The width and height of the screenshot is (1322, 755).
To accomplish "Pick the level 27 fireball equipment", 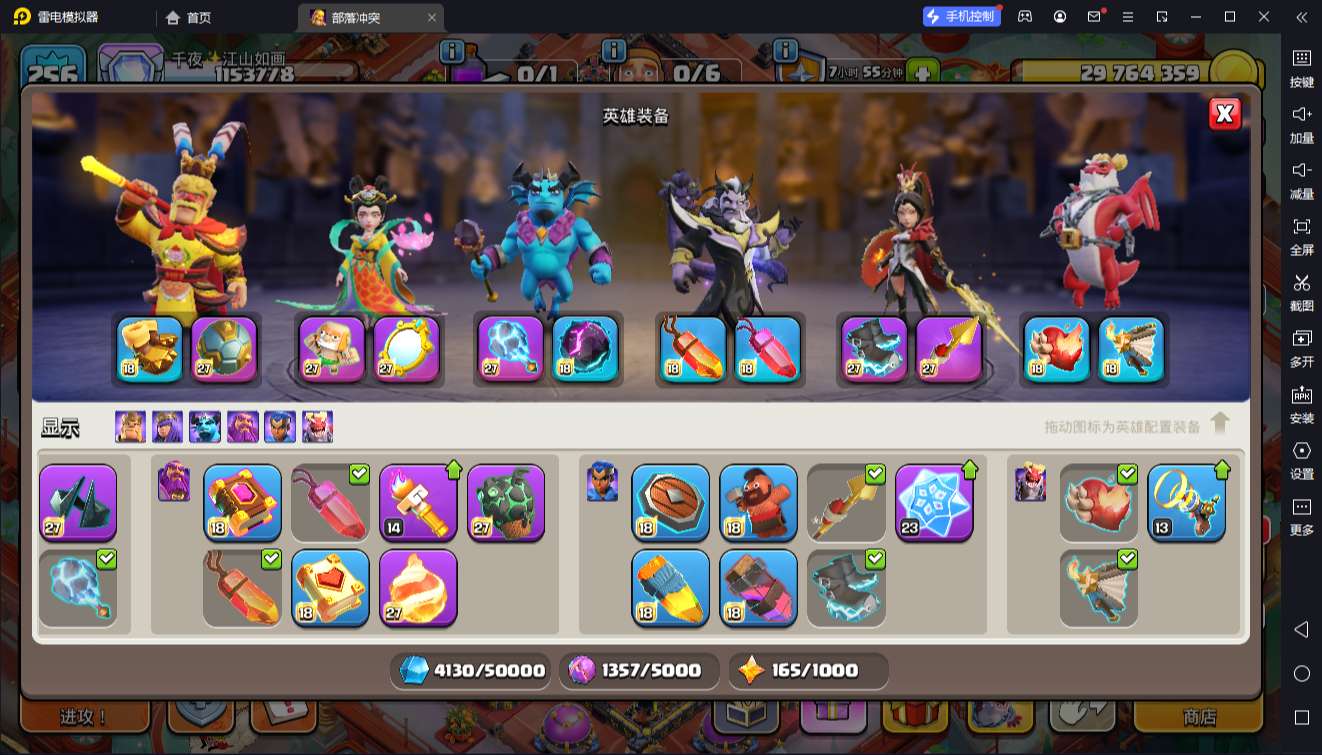I will (418, 588).
